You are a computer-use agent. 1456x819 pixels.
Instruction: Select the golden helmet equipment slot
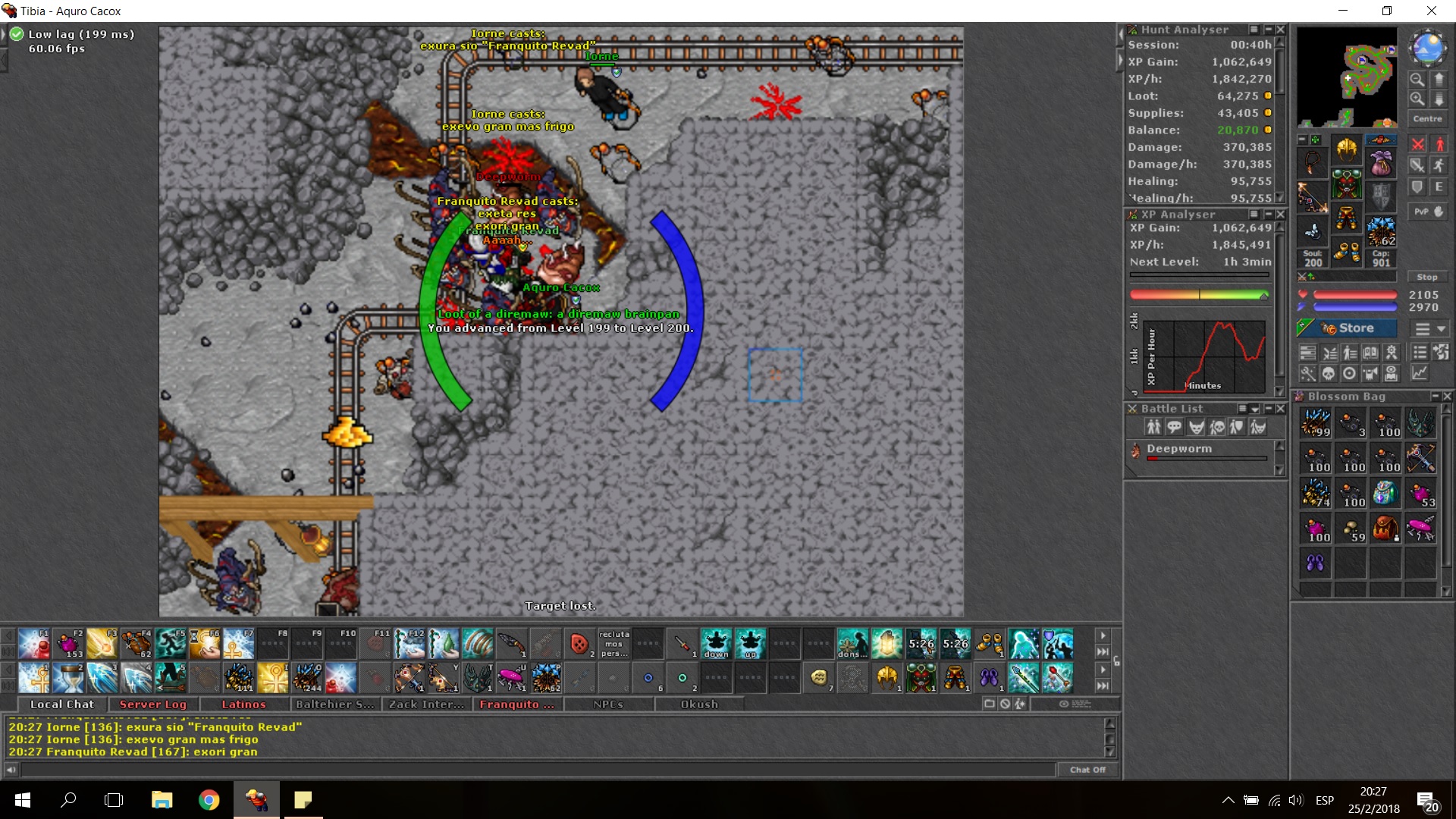pos(1347,150)
